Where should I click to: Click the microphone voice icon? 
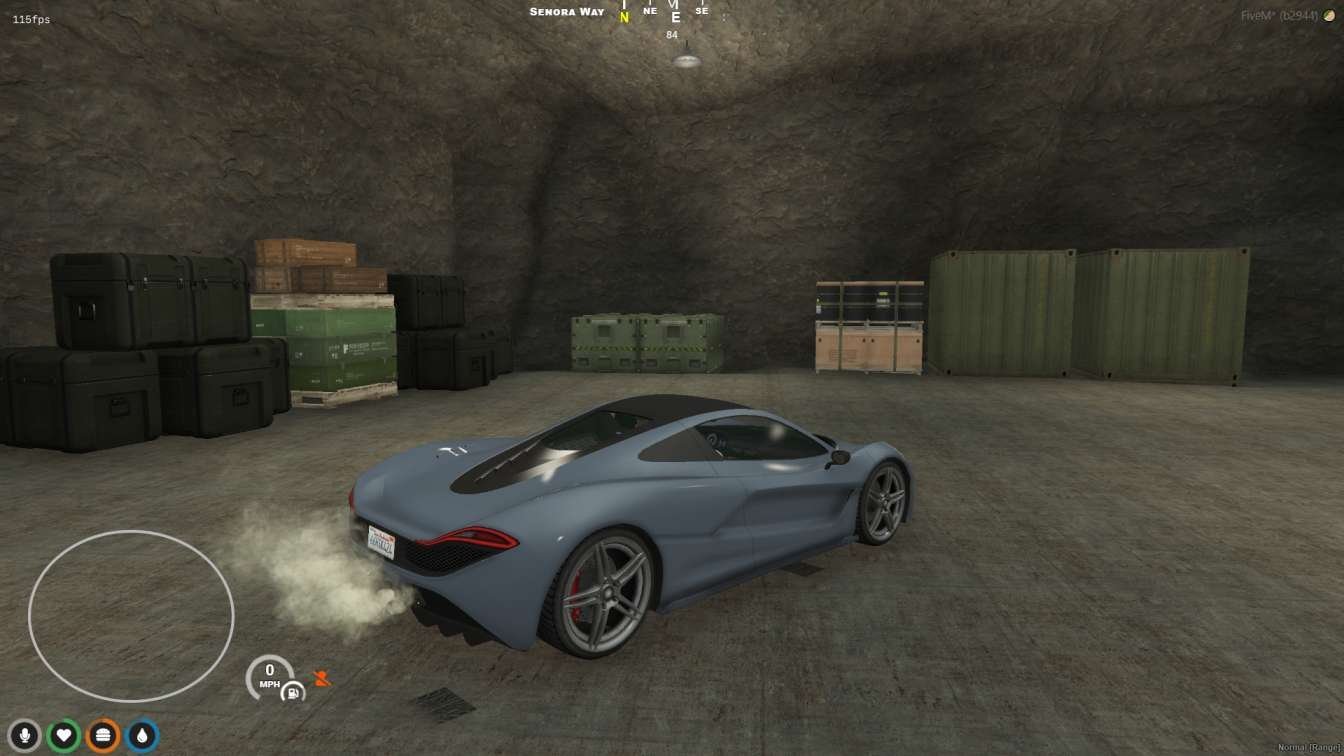click(x=24, y=736)
